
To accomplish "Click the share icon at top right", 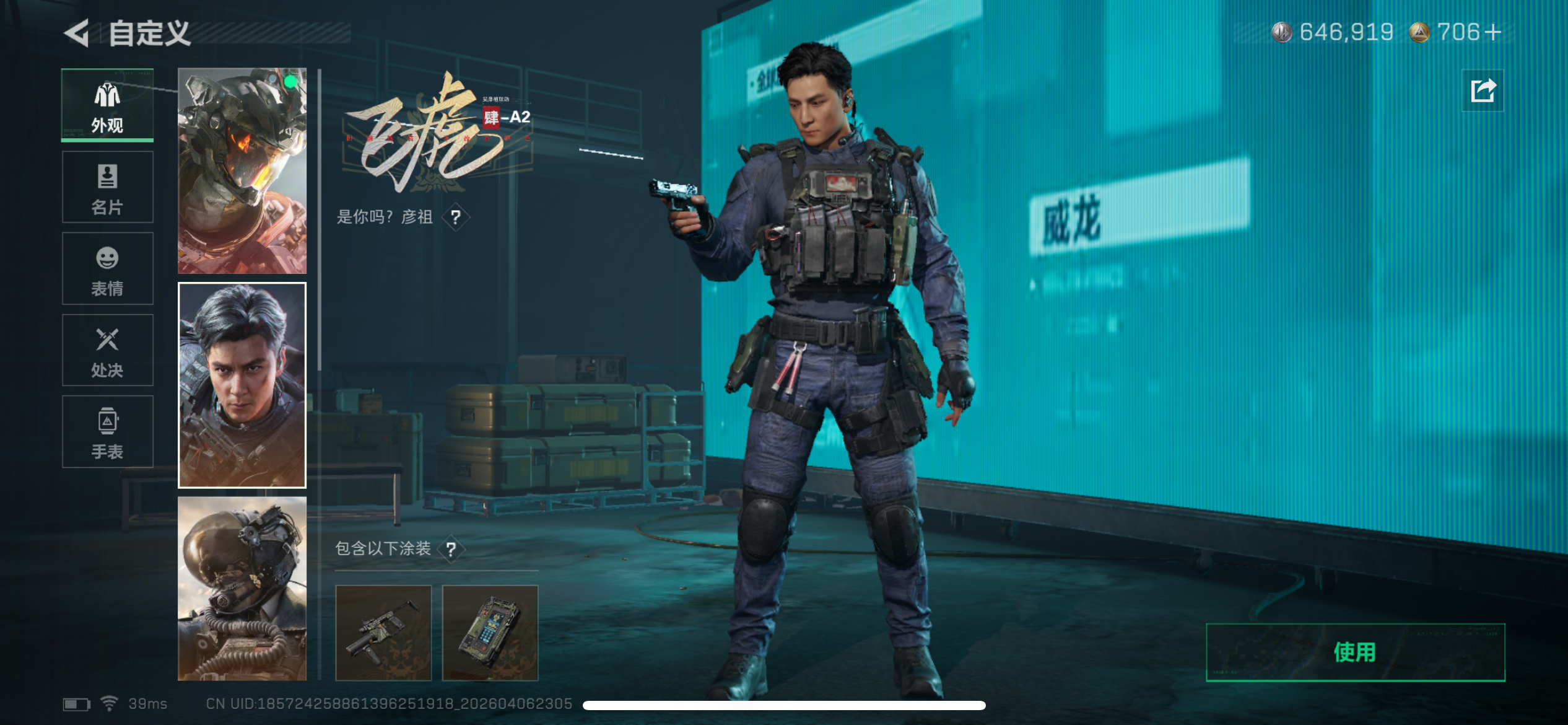I will coord(1483,90).
